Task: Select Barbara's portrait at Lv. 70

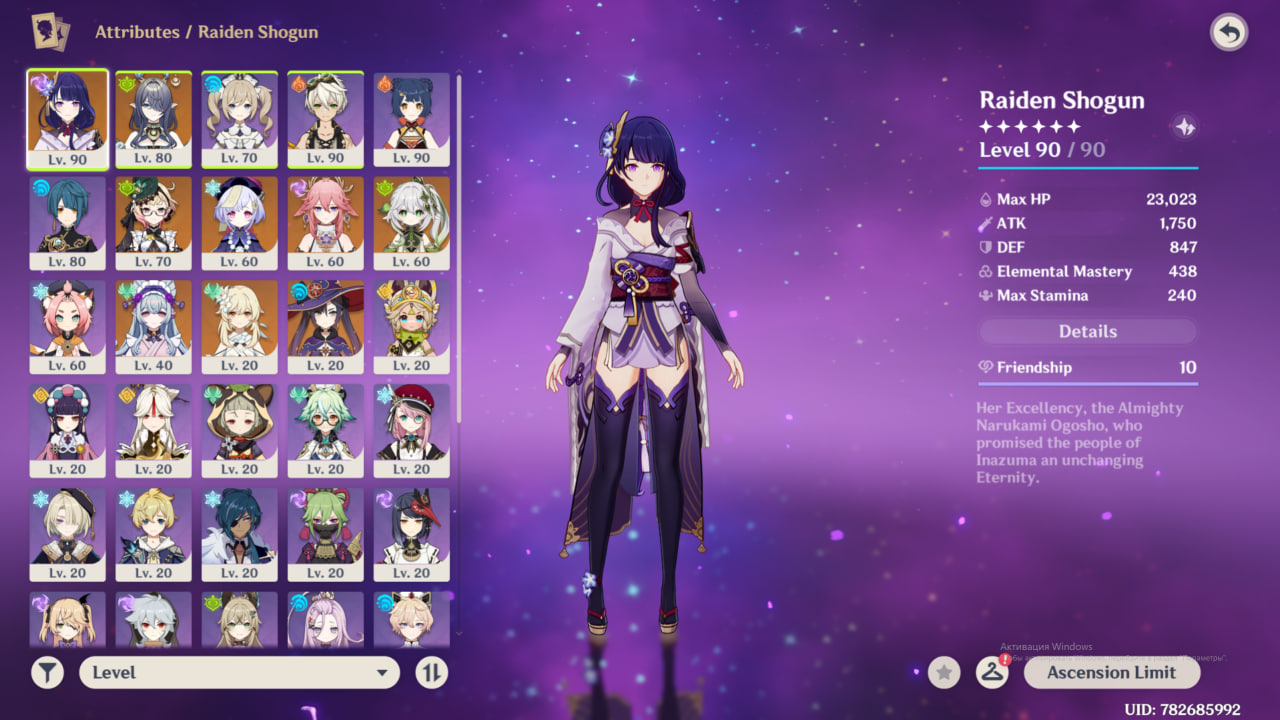Action: point(239,119)
